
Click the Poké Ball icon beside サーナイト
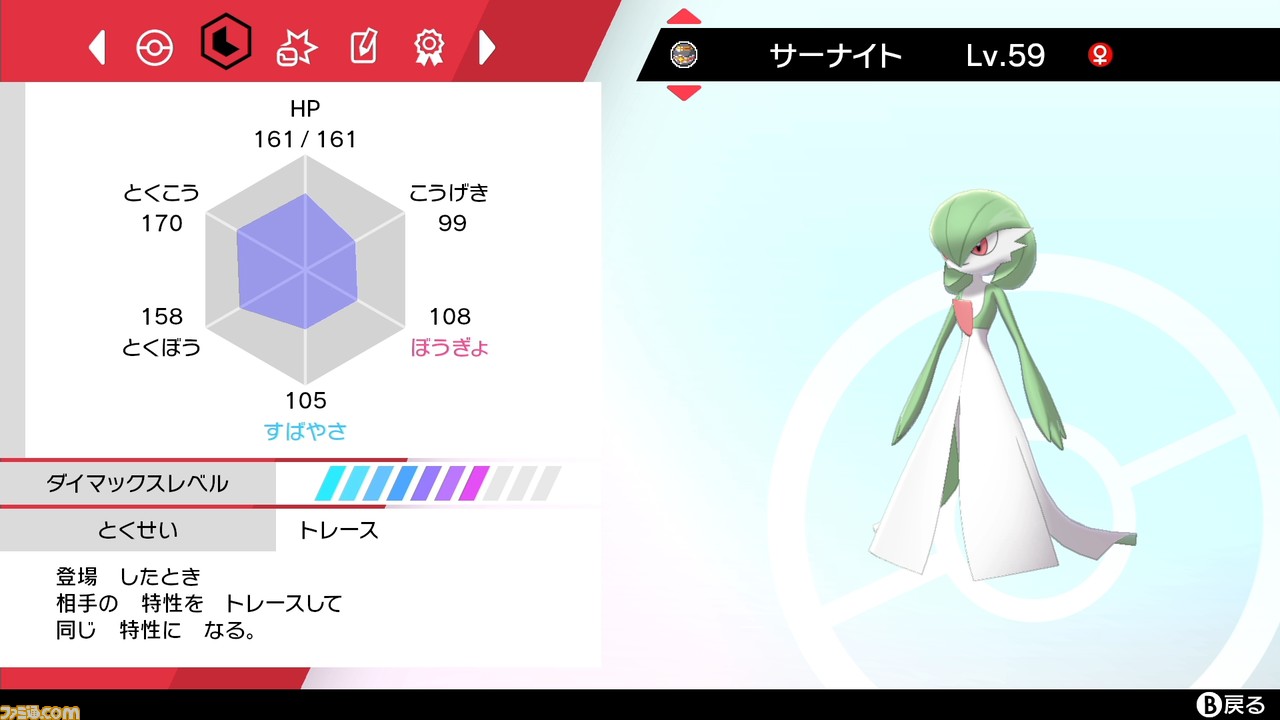(684, 55)
